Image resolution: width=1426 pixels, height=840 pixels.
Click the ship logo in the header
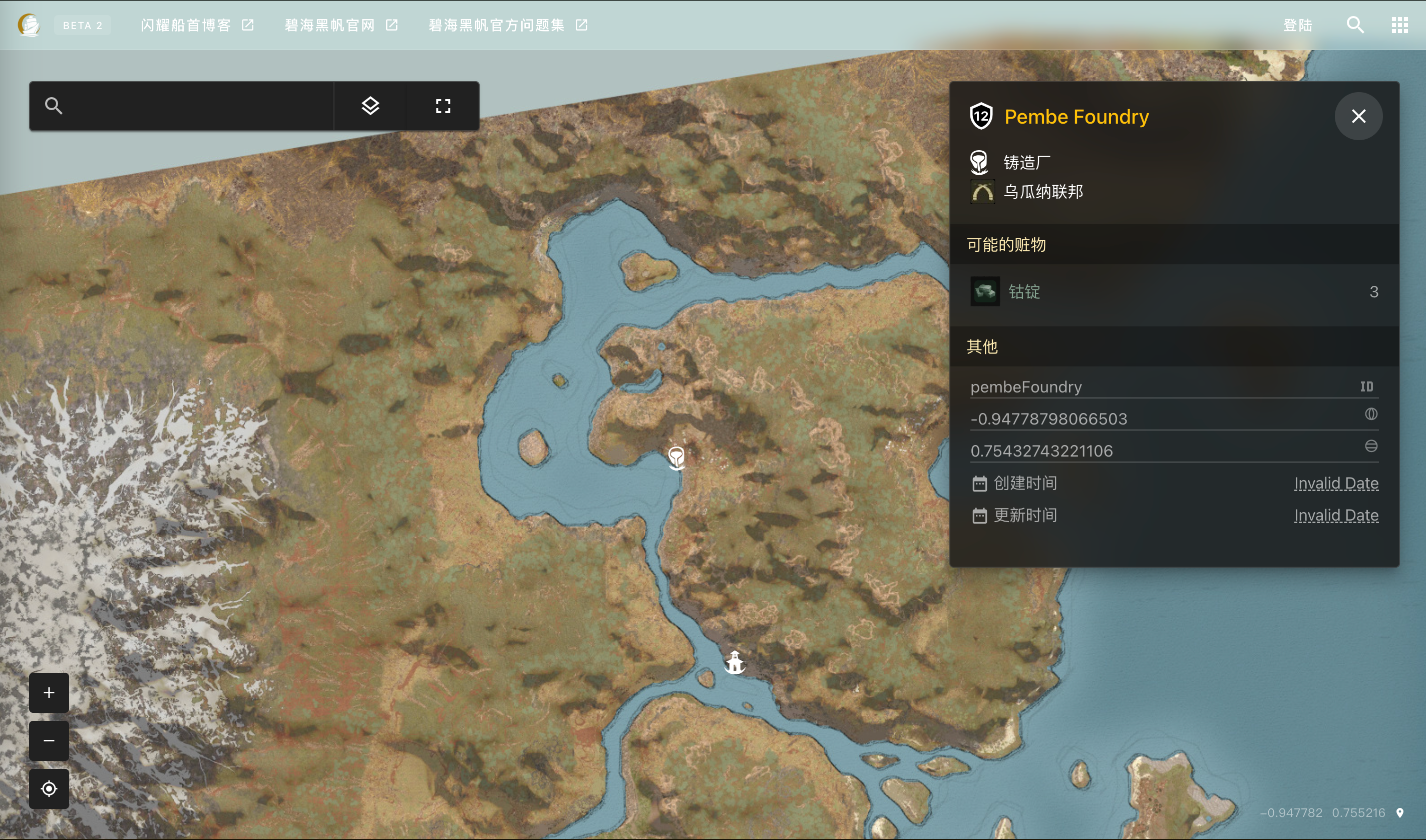click(x=29, y=25)
